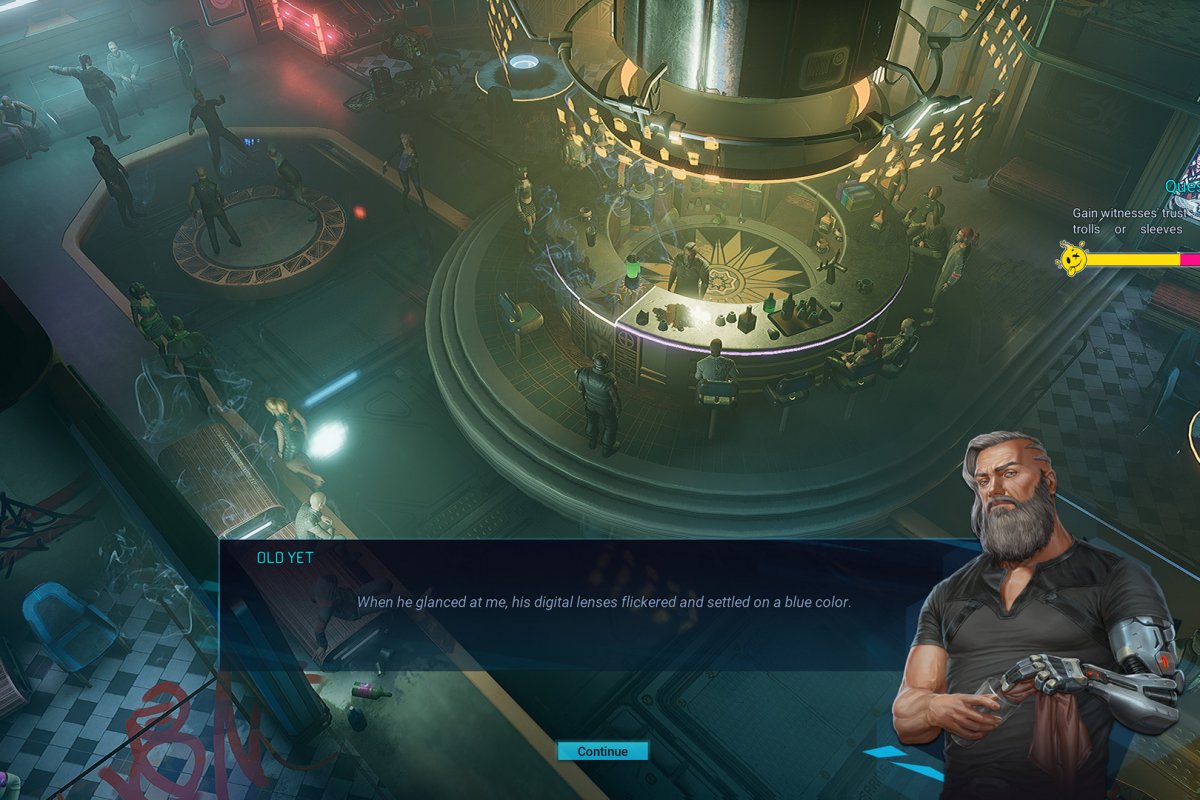Open the quest tracker about witnesses' trust
Viewport: 1200px width, 800px height.
coord(1134,220)
